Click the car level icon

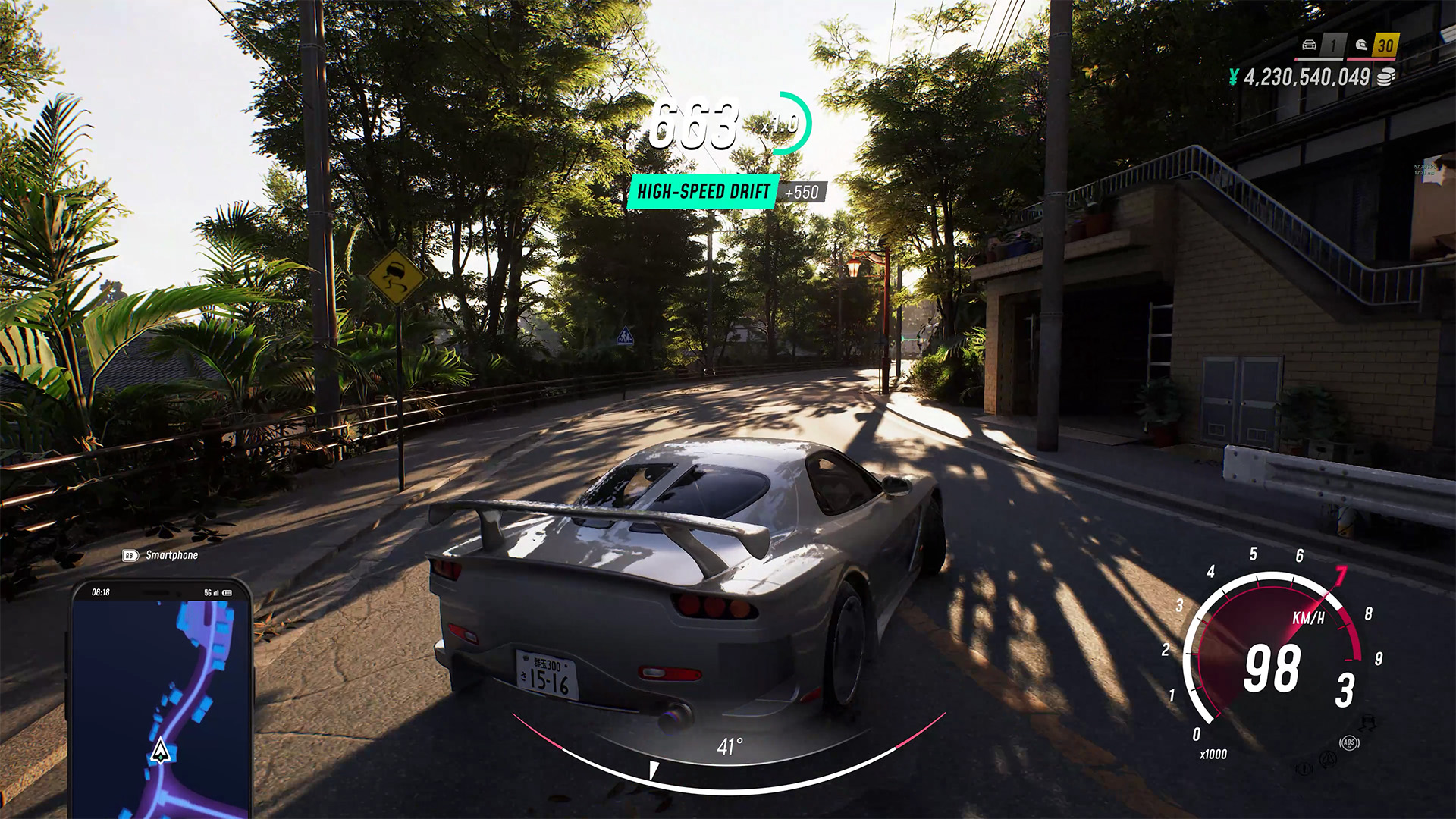click(1309, 45)
